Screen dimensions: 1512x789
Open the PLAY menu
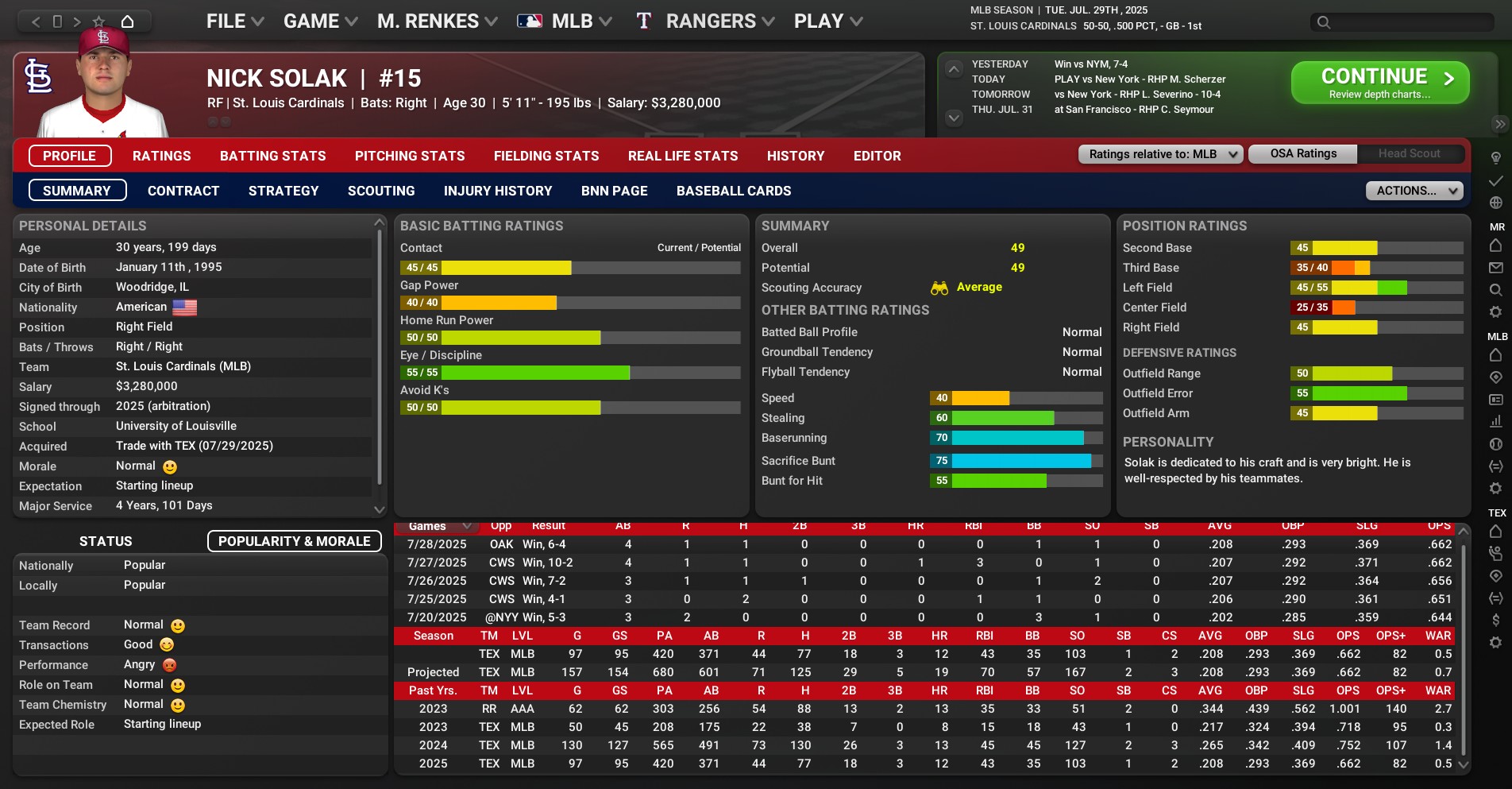[x=827, y=21]
